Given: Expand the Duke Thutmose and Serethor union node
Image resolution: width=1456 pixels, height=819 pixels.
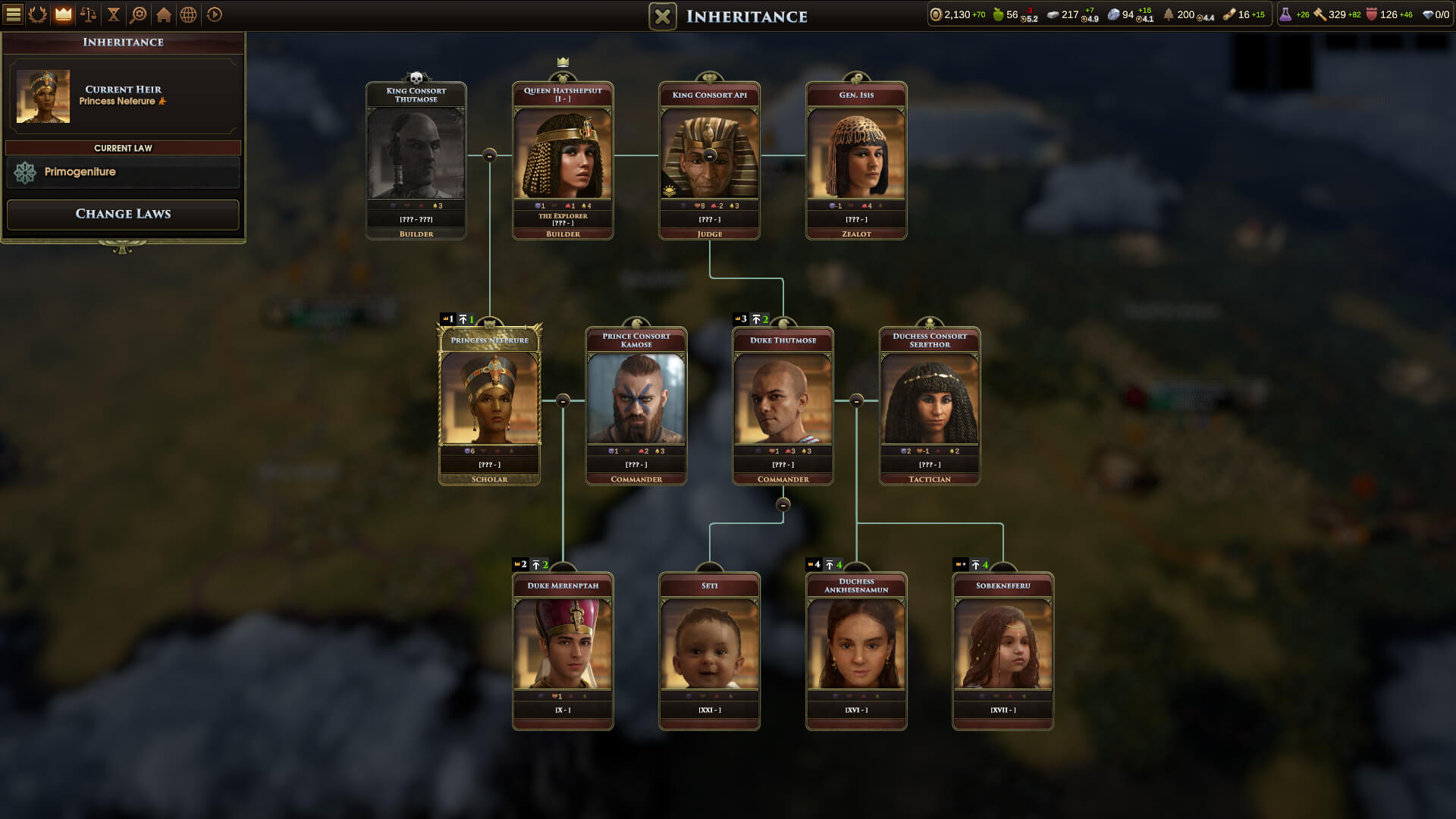Looking at the screenshot, I should point(856,399).
